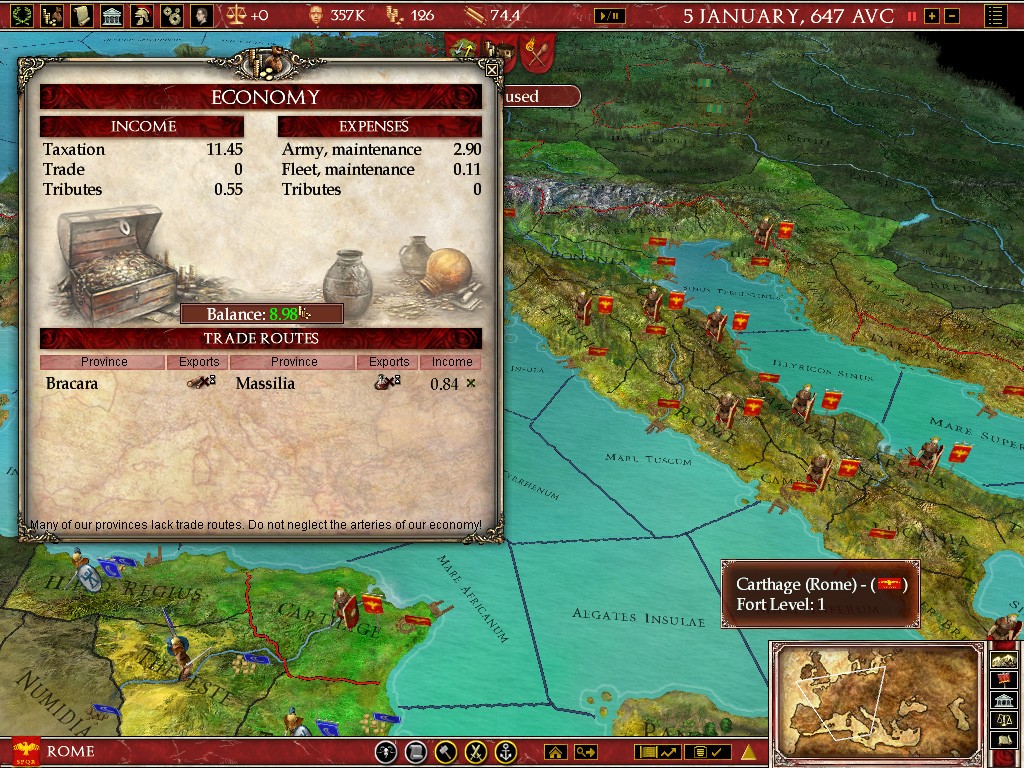
Task: Open the crossed torch and club tab
Action: (539, 51)
